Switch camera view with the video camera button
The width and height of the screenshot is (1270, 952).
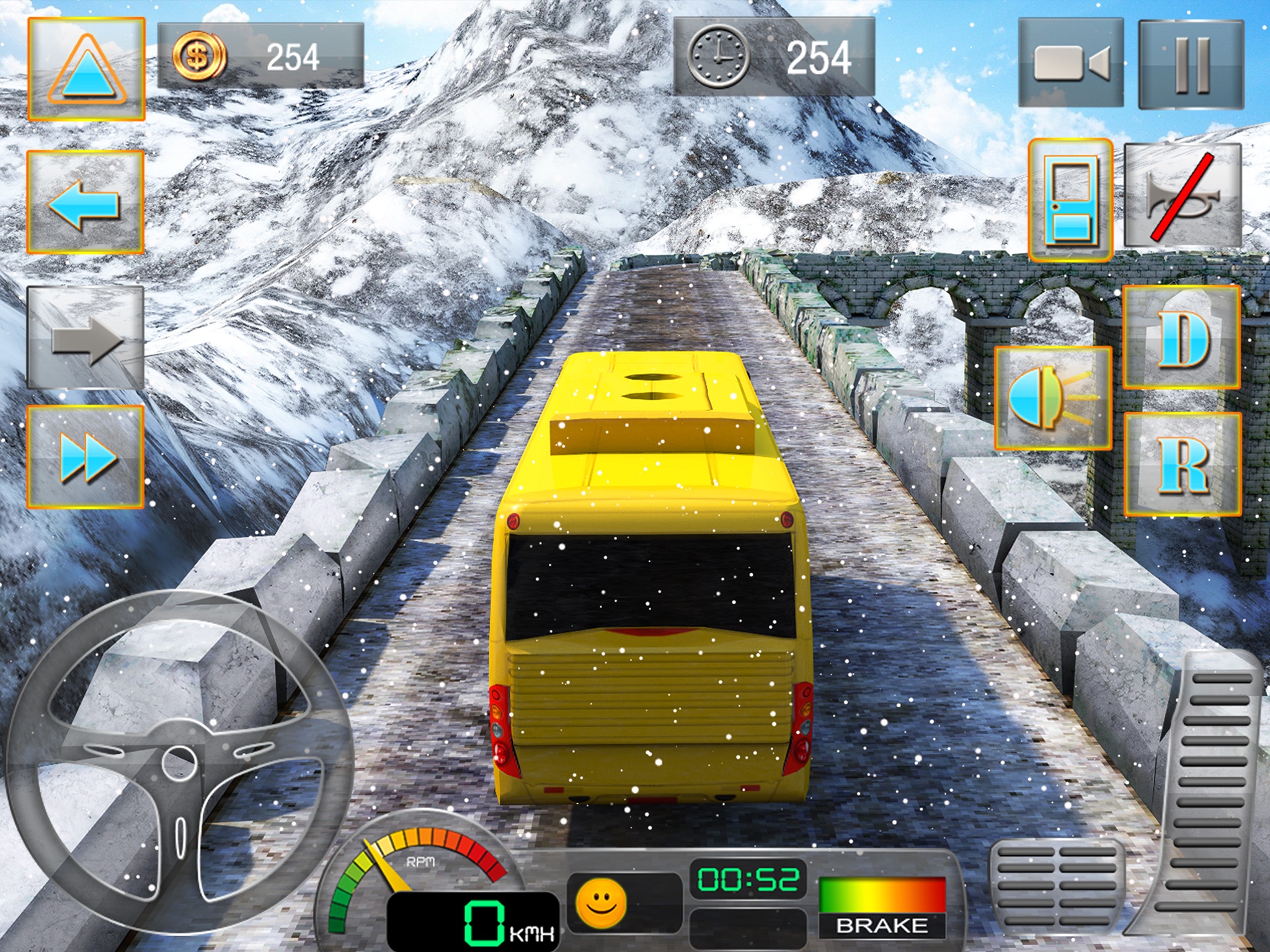(1070, 63)
